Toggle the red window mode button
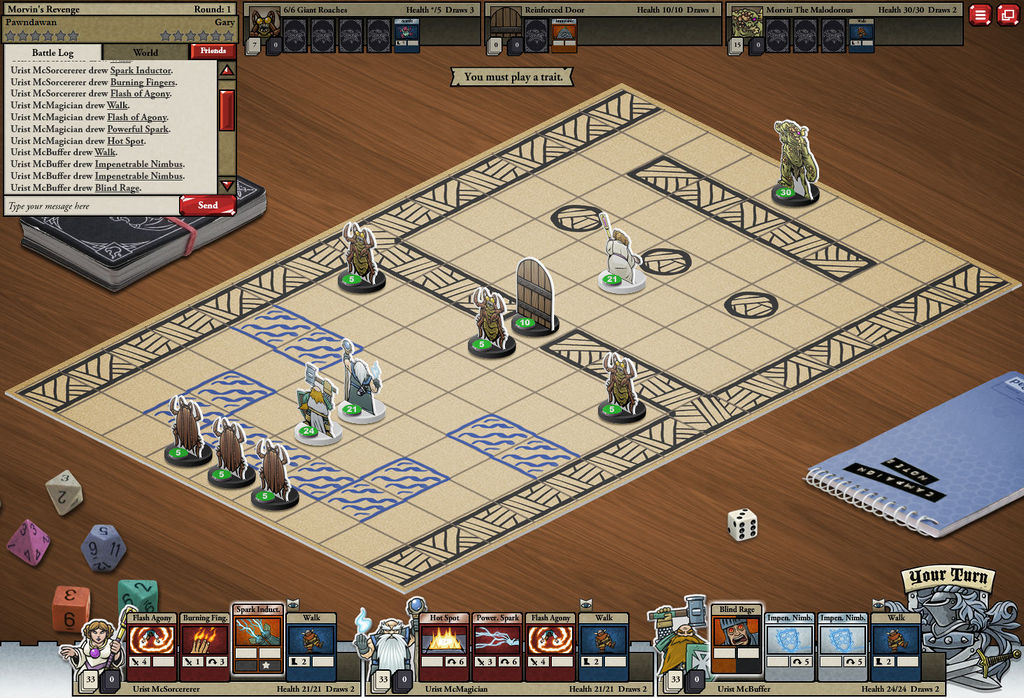 click(1007, 15)
